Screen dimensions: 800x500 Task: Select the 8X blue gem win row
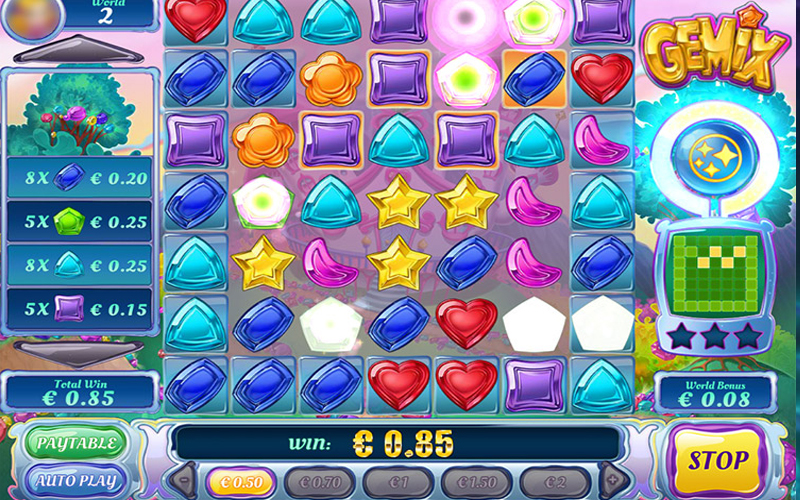pos(80,178)
